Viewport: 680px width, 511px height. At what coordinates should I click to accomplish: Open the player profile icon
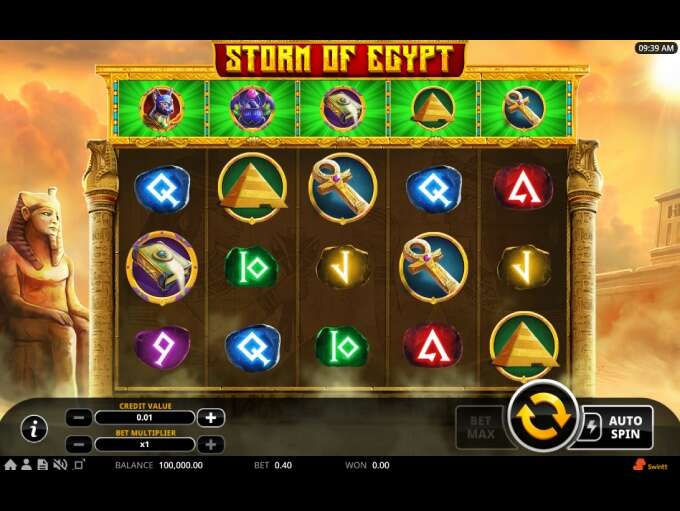[26, 465]
